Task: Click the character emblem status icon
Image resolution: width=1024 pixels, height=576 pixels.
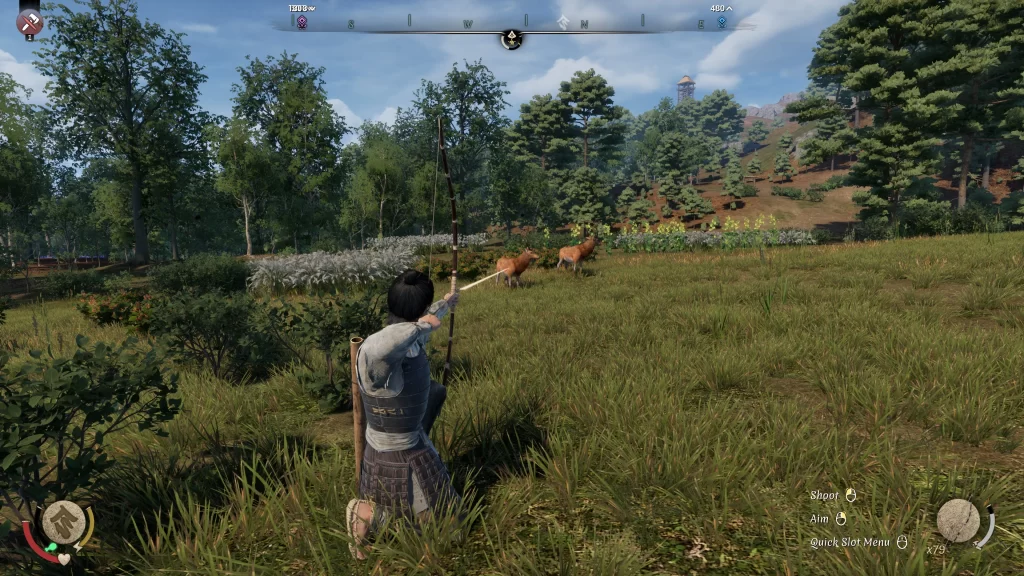Action: pos(63,522)
